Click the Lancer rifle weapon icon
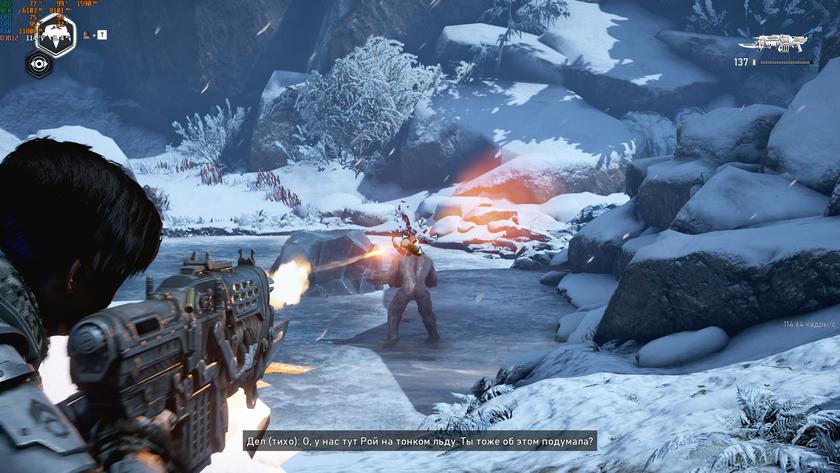 point(779,43)
